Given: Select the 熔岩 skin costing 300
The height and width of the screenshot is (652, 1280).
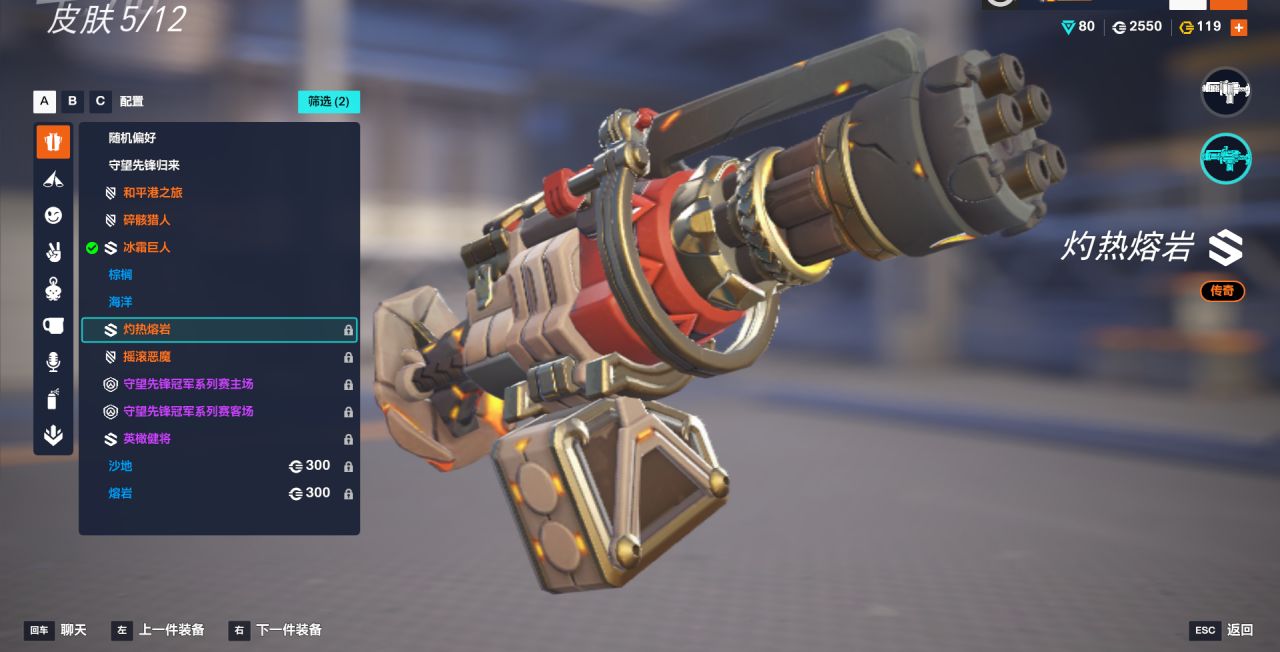Looking at the screenshot, I should [x=120, y=493].
